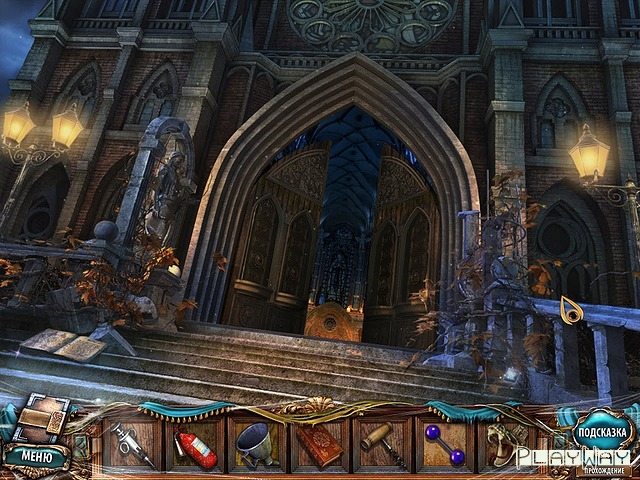The image size is (640, 480).
Task: Select the corkscrew inventory item
Action: click(x=381, y=443)
